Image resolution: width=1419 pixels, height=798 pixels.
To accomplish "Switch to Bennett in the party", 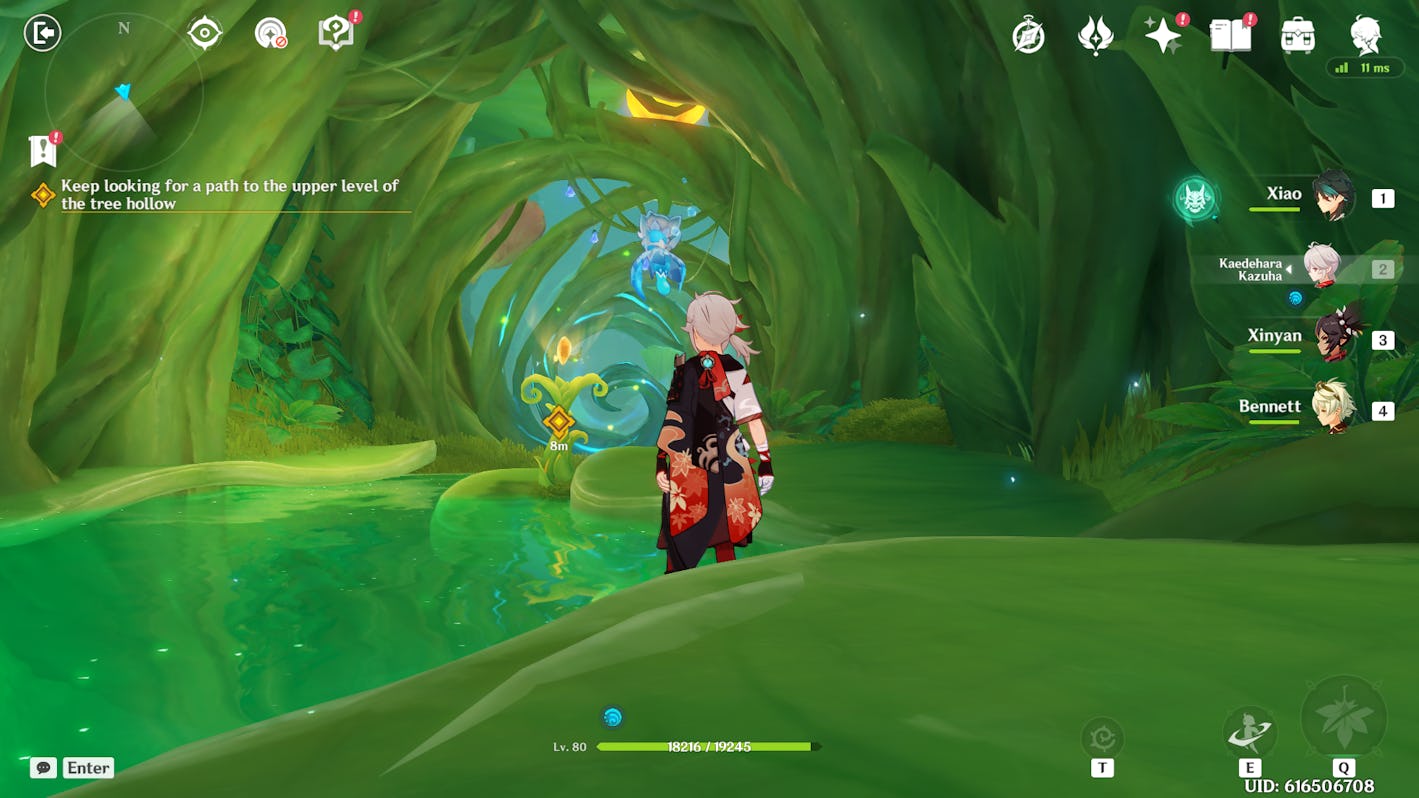I will pyautogui.click(x=1331, y=408).
